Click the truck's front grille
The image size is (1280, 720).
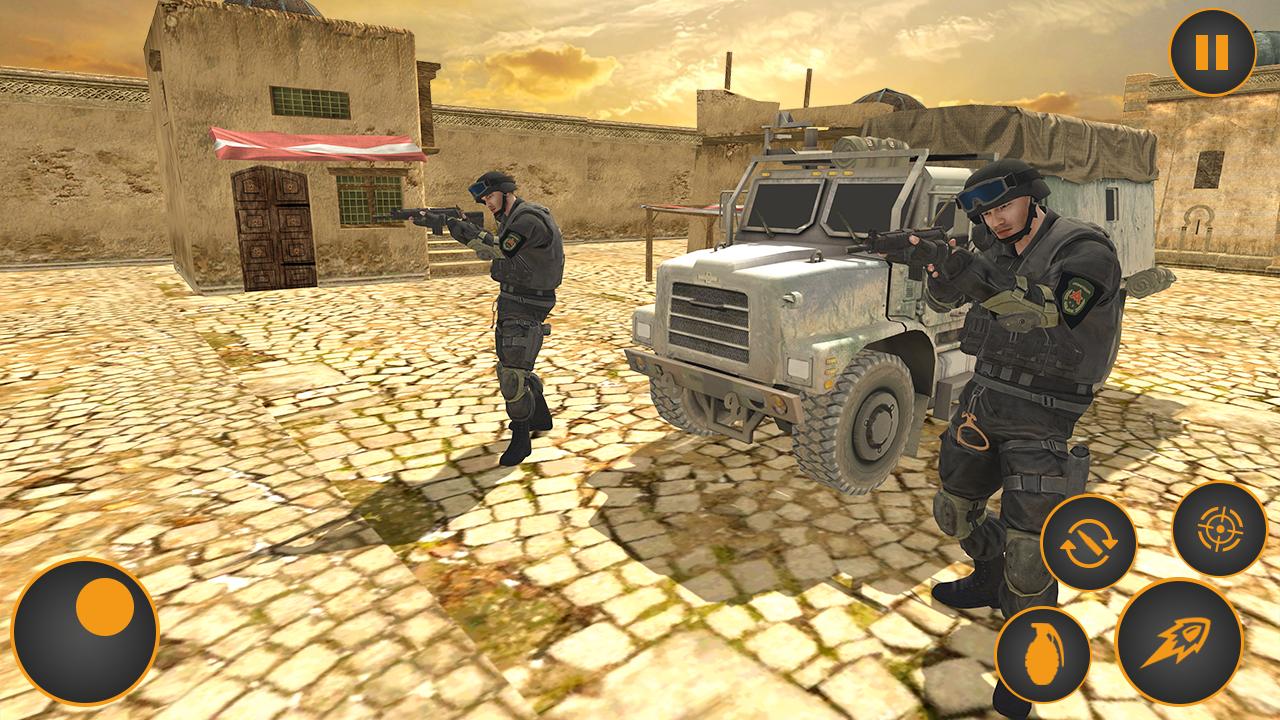click(x=710, y=320)
